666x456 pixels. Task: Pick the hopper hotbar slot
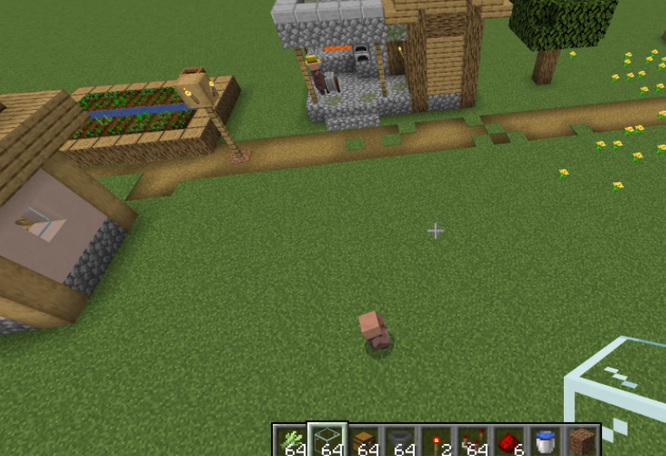(400, 441)
